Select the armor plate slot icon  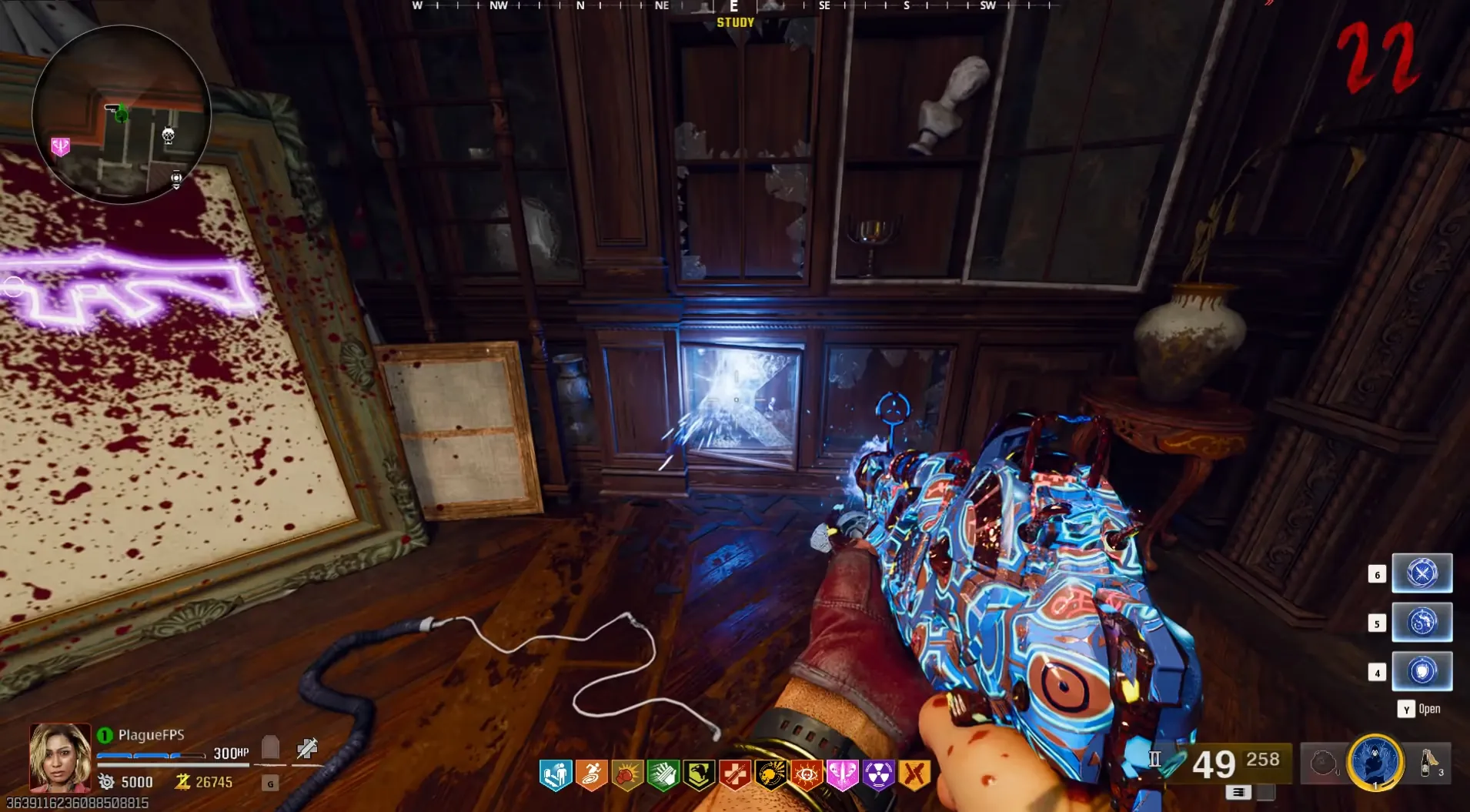[x=270, y=747]
